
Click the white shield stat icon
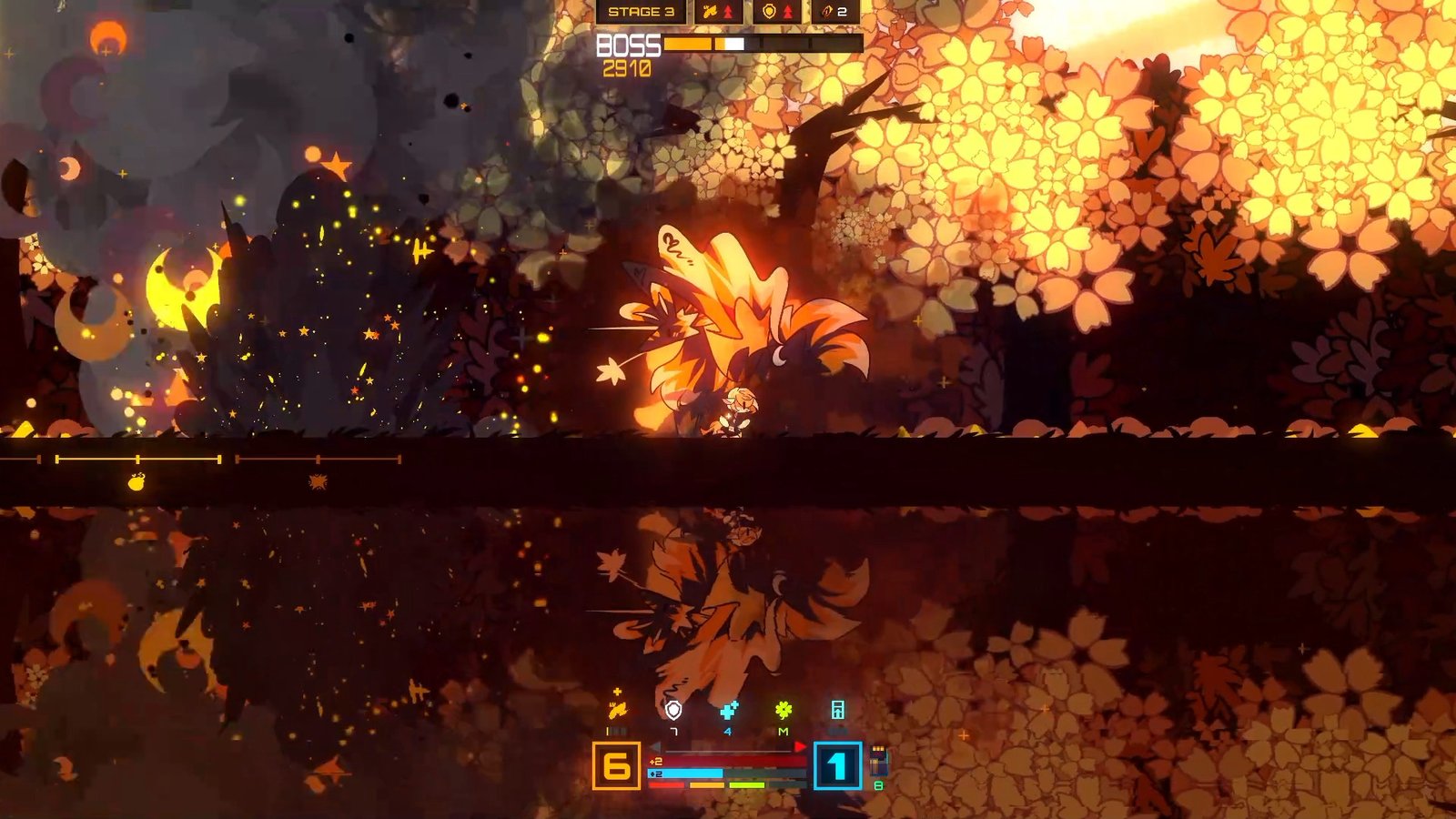pos(673,710)
